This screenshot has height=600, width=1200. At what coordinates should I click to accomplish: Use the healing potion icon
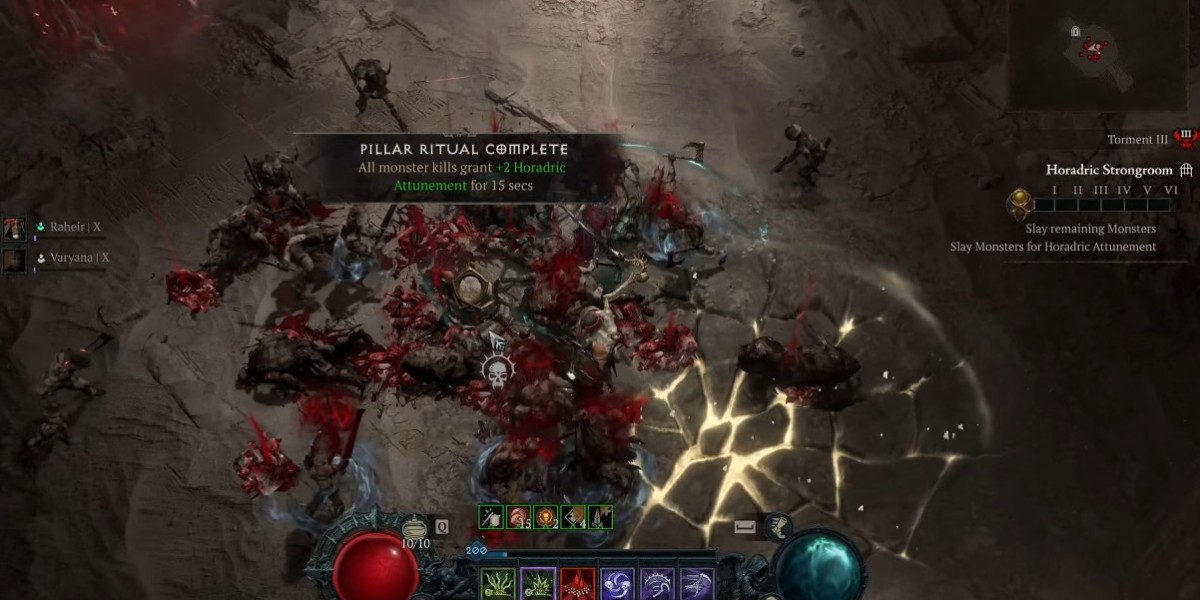click(x=414, y=526)
